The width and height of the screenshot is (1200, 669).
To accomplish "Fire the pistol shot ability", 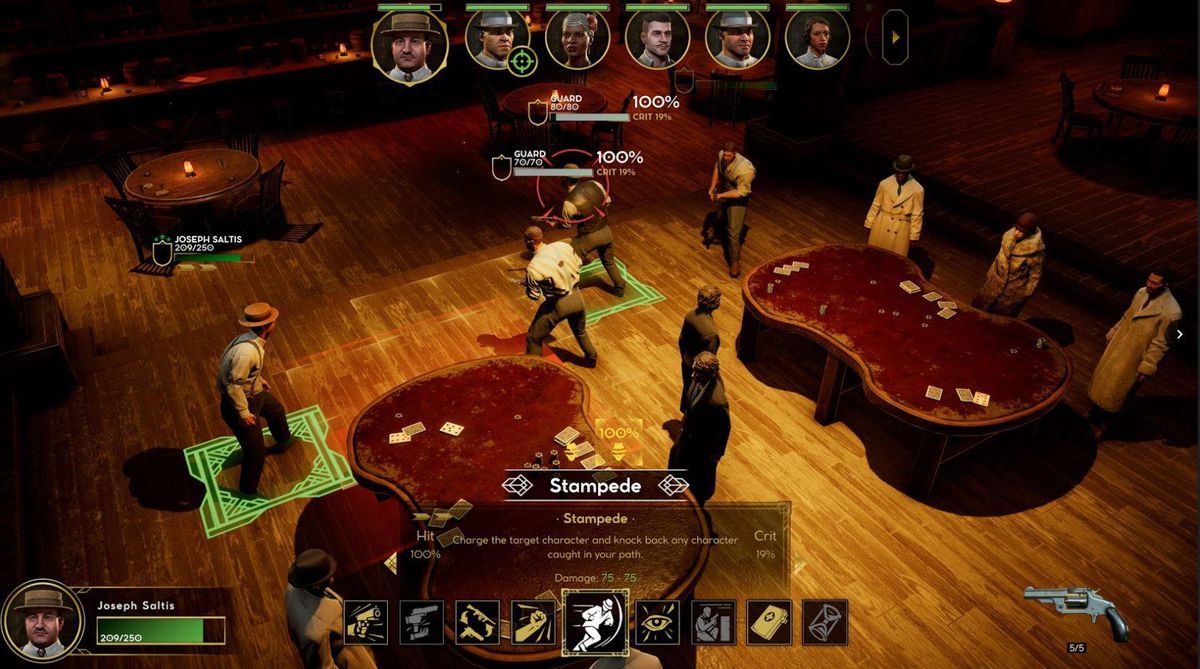I will (x=366, y=622).
